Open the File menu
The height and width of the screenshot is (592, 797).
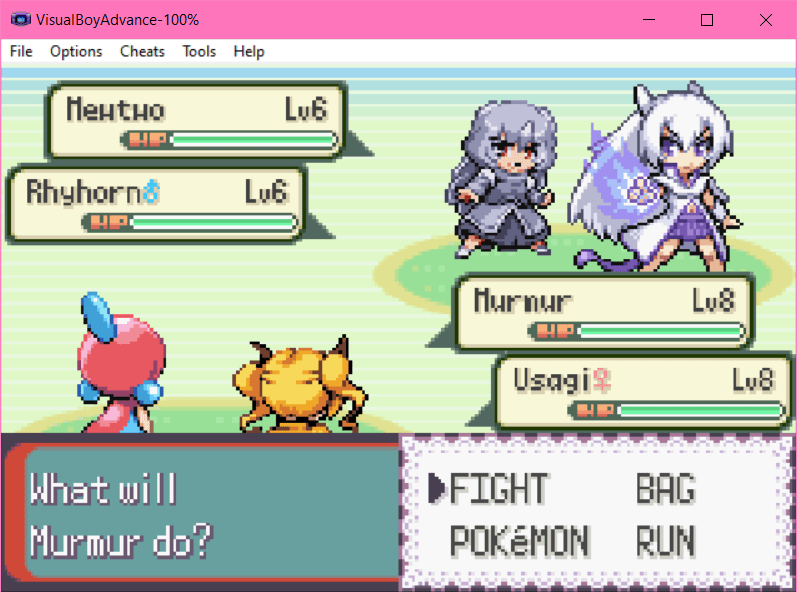point(21,51)
